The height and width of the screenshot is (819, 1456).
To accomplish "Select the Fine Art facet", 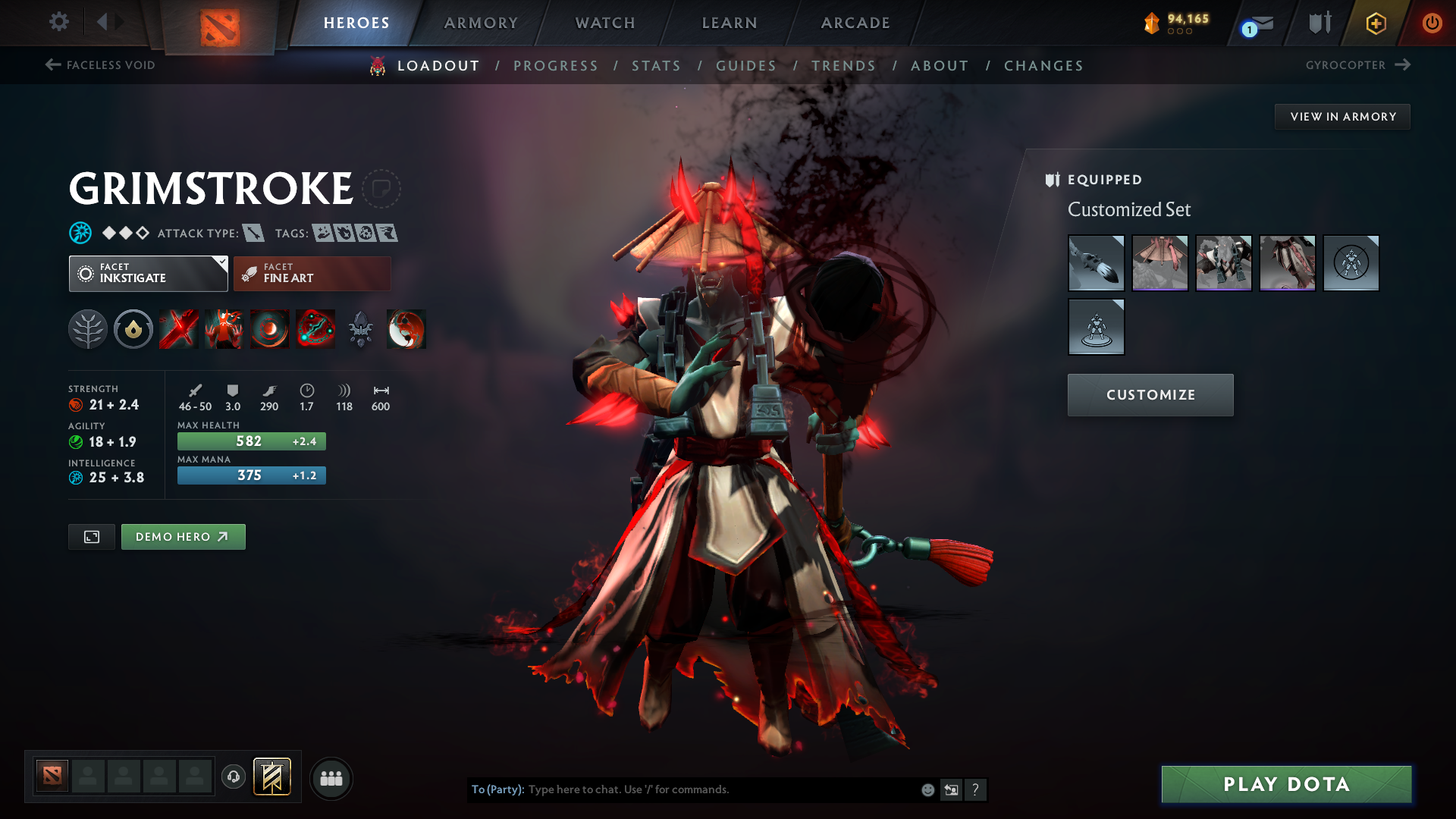I will 311,273.
